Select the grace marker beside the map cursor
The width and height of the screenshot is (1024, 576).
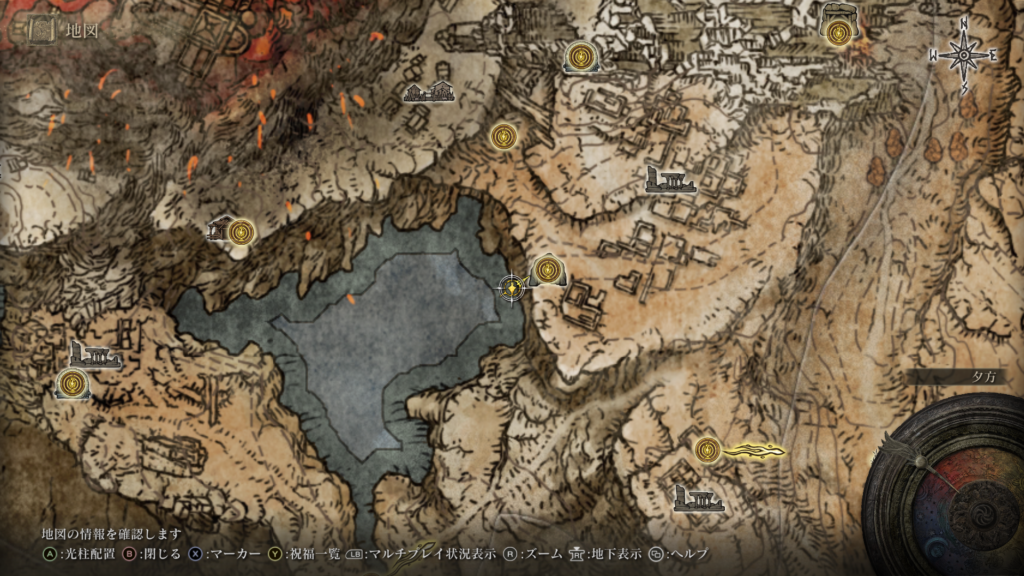pos(547,270)
